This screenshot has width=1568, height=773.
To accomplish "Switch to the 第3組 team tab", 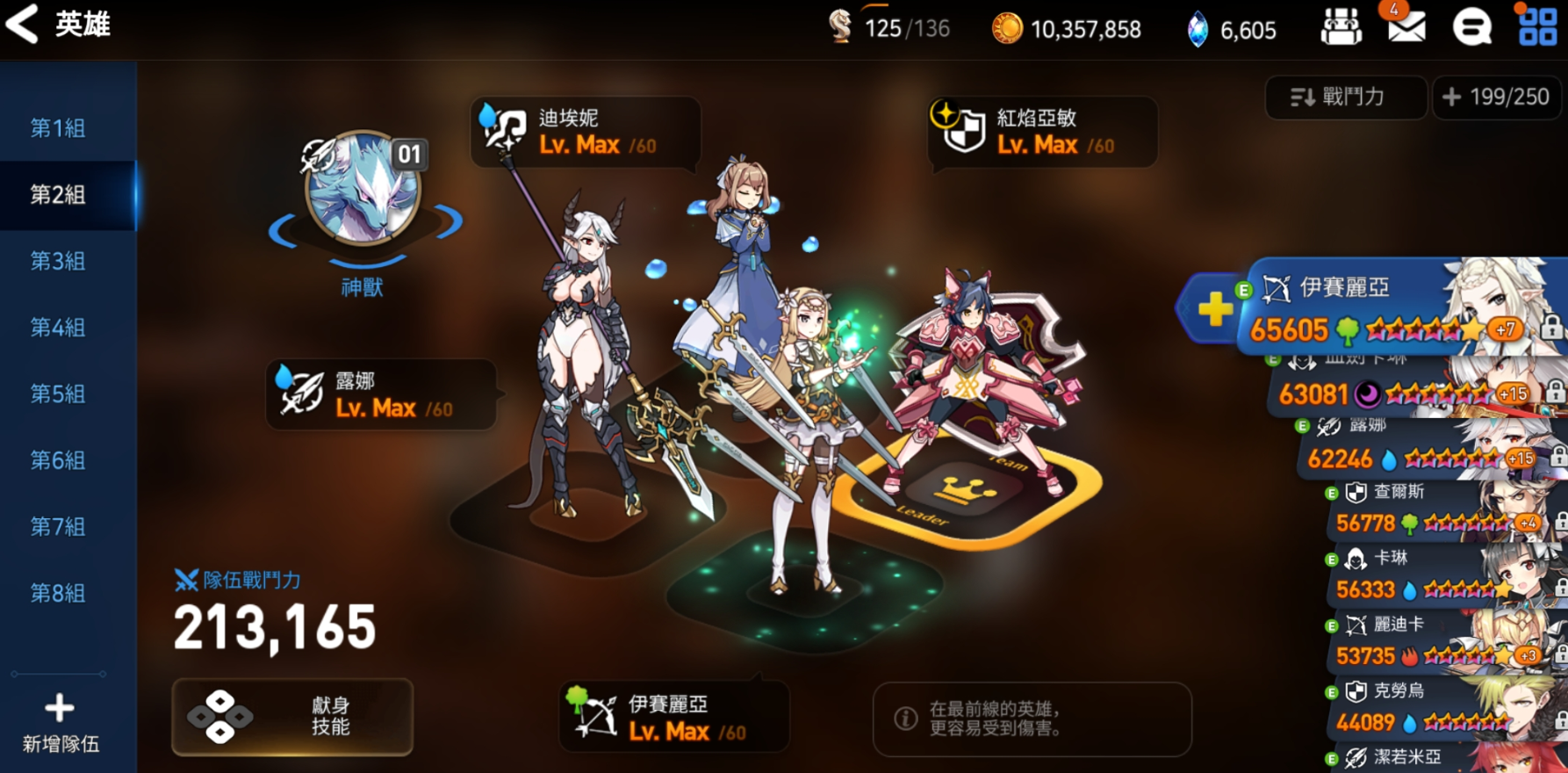I will click(58, 261).
